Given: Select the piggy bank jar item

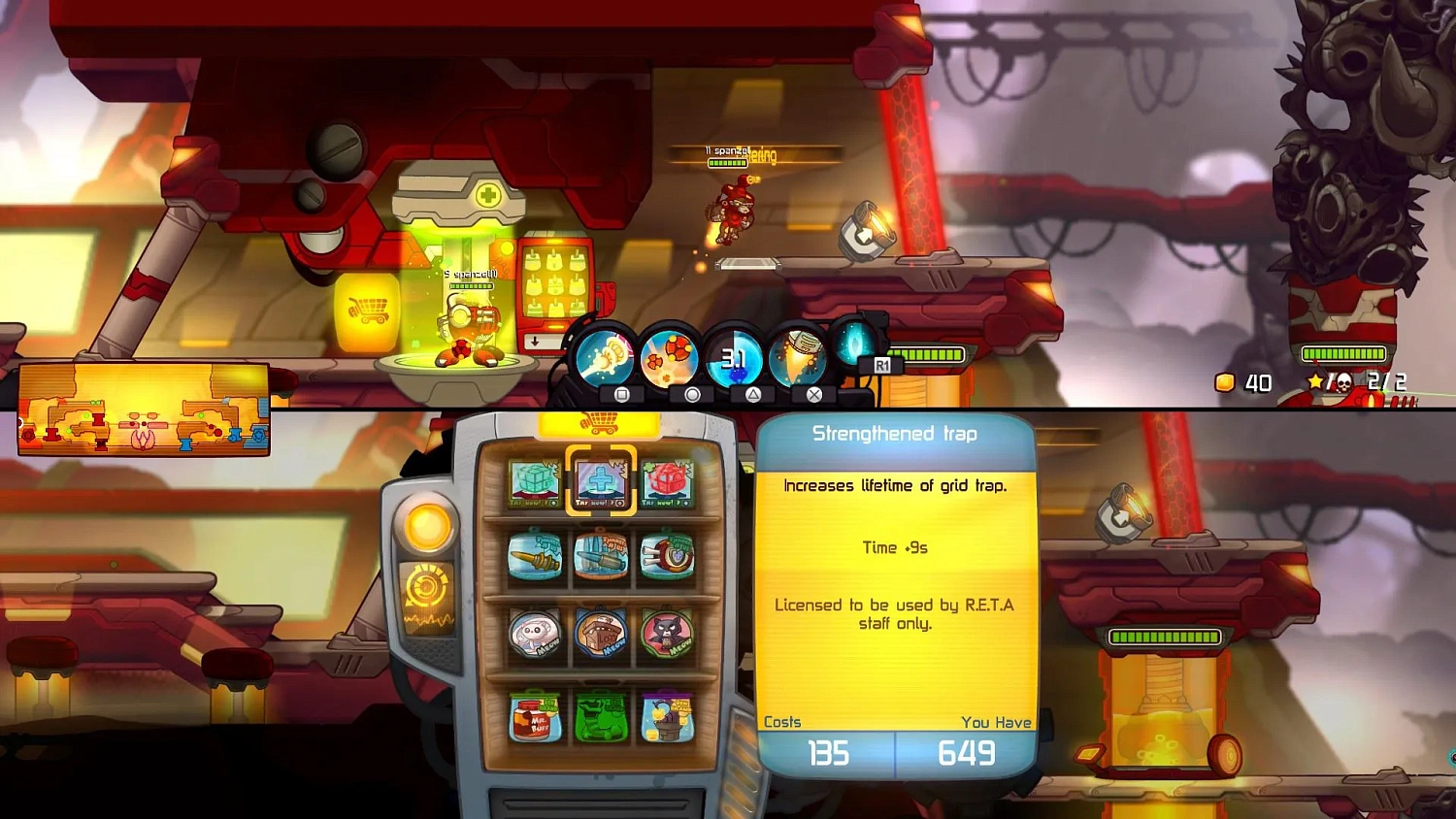Looking at the screenshot, I should pos(668,718).
